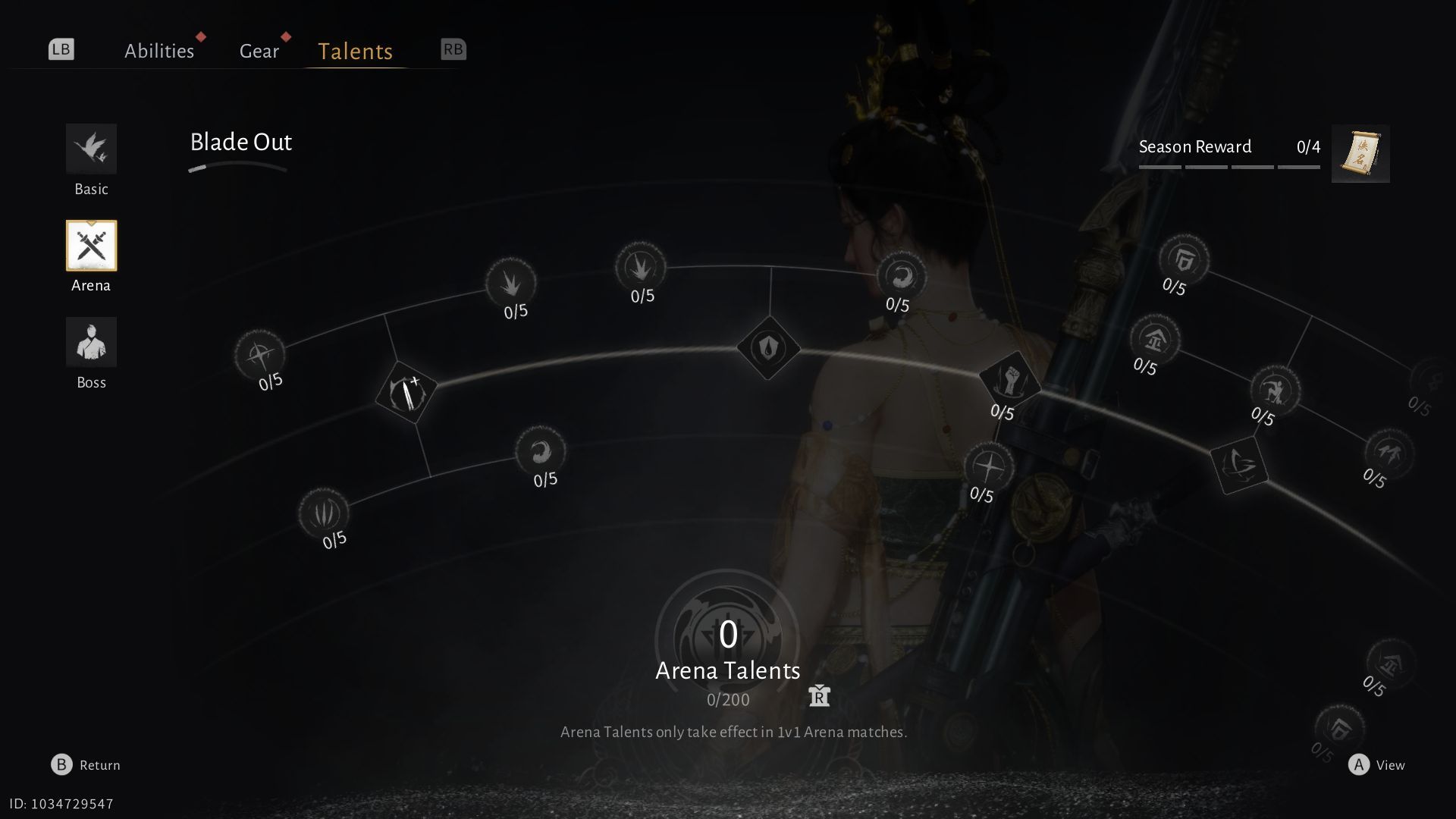Select the four-point star talent node
1456x819 pixels.
tap(989, 466)
